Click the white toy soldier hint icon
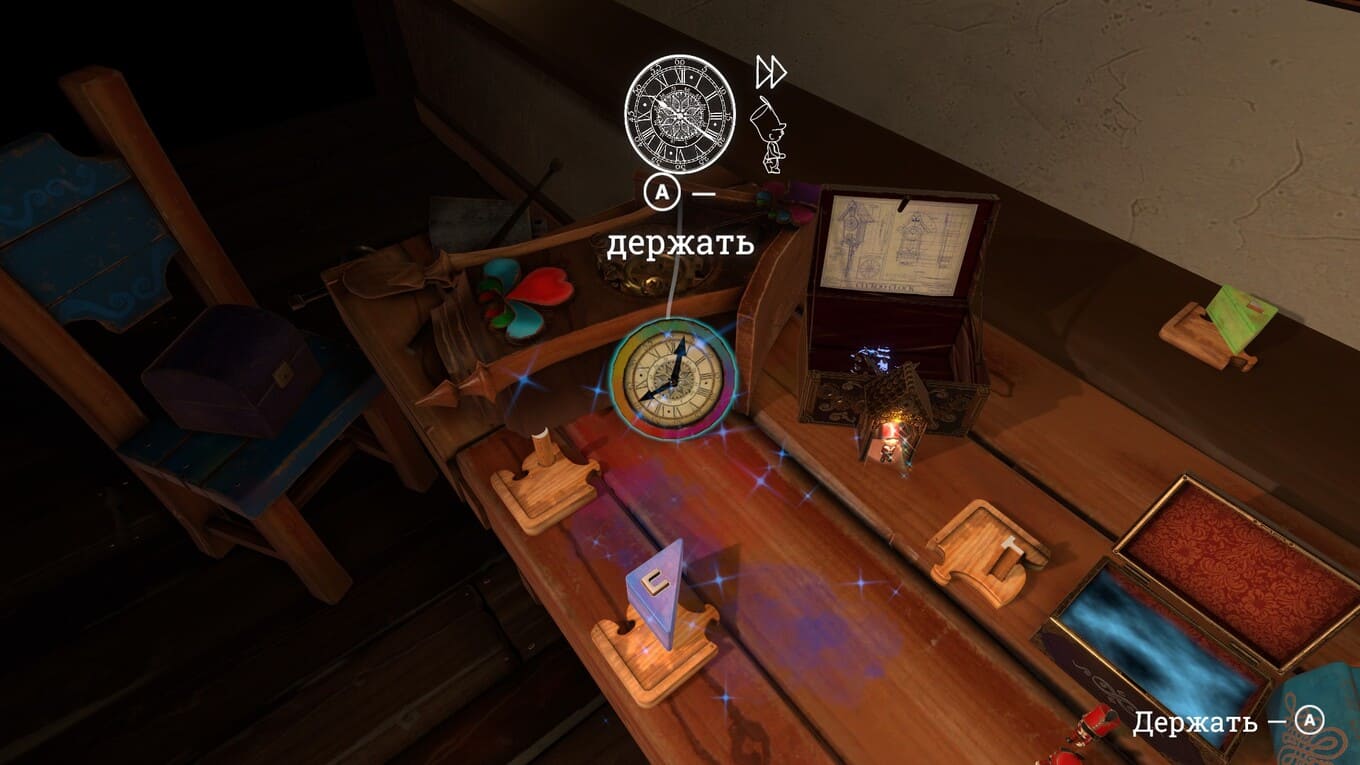 768,138
